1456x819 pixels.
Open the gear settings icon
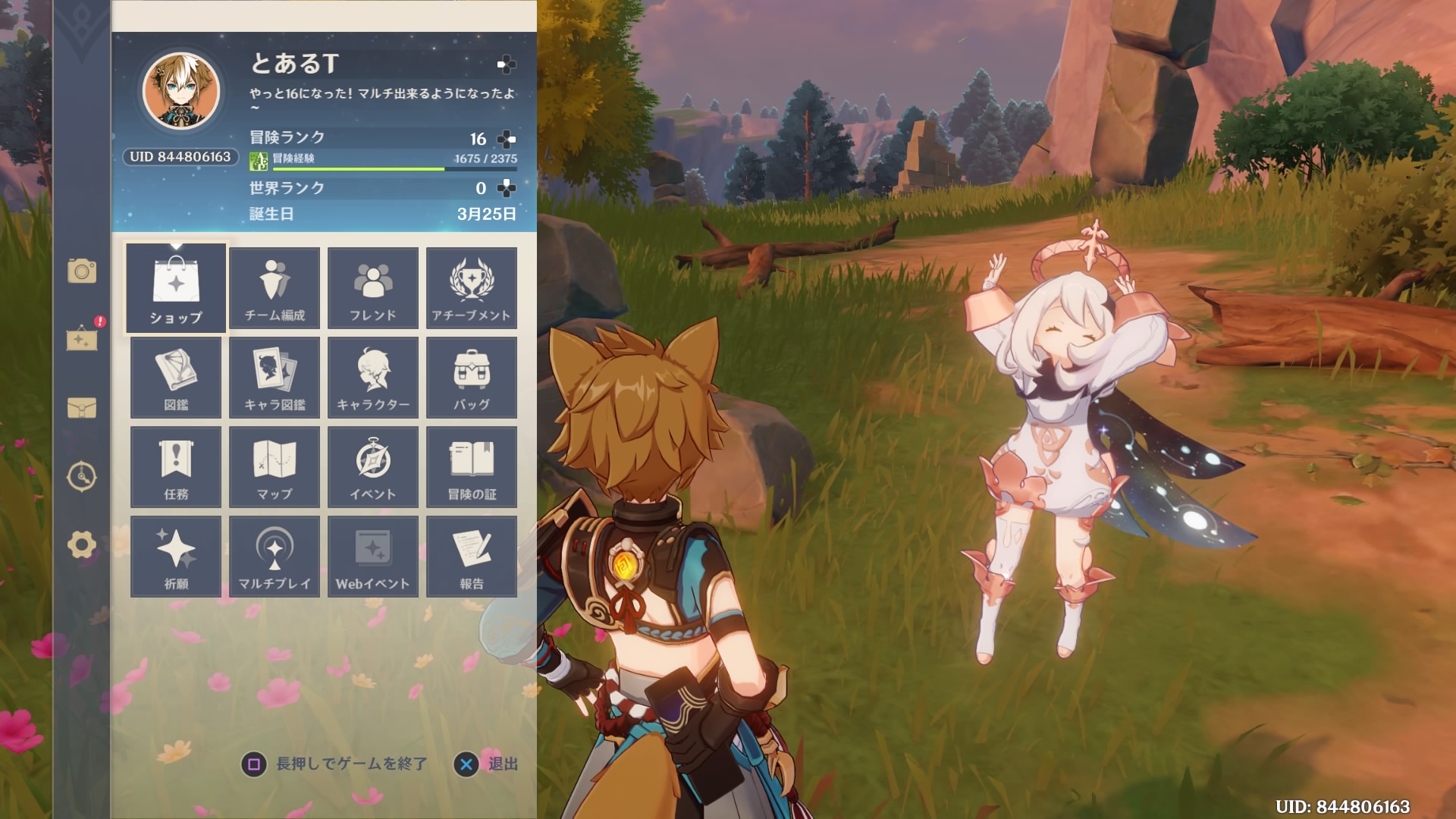click(x=82, y=544)
